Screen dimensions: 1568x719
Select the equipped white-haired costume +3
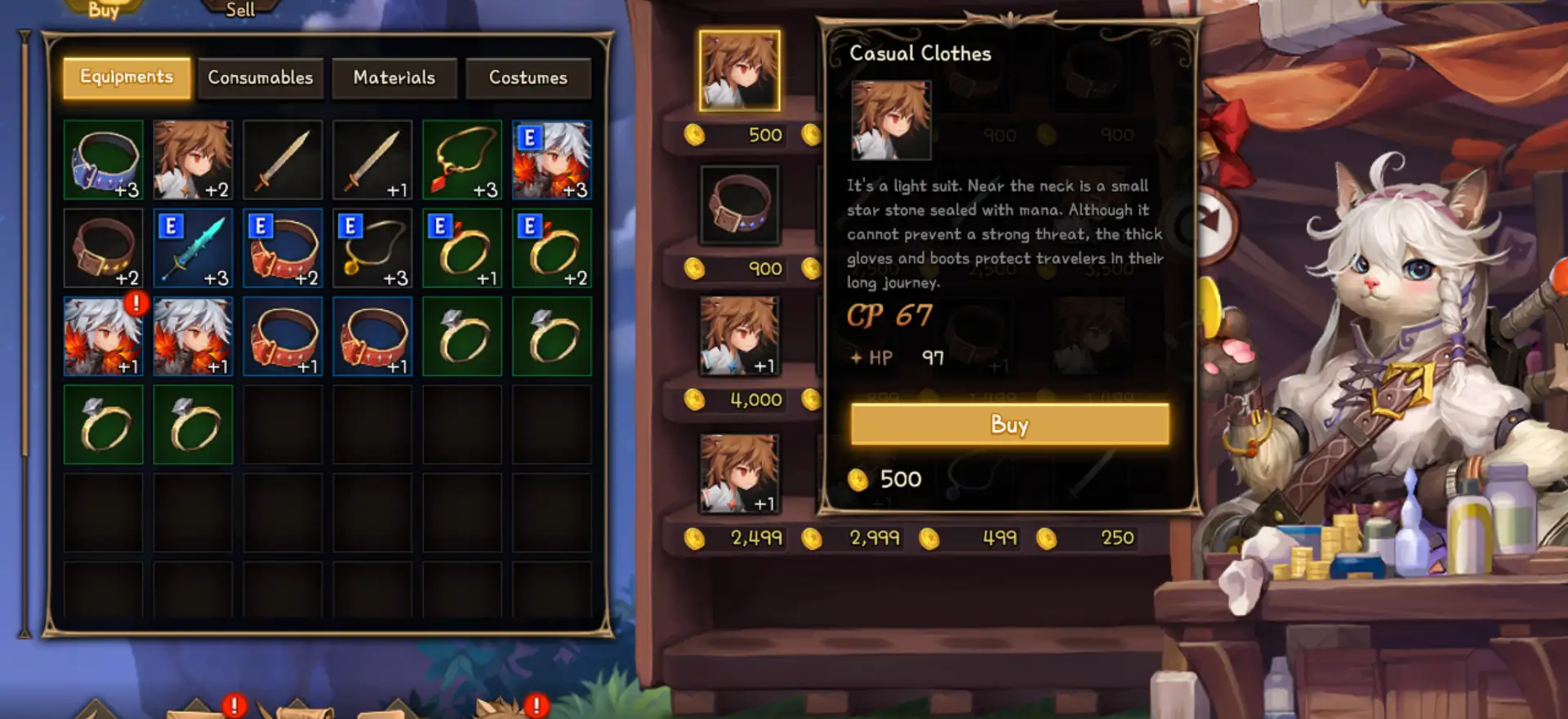552,160
